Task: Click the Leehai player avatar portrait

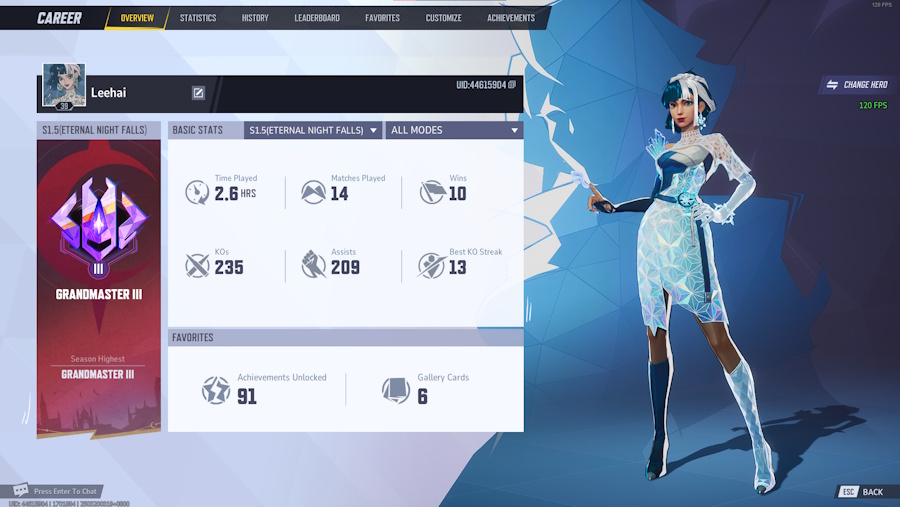Action: pos(64,87)
